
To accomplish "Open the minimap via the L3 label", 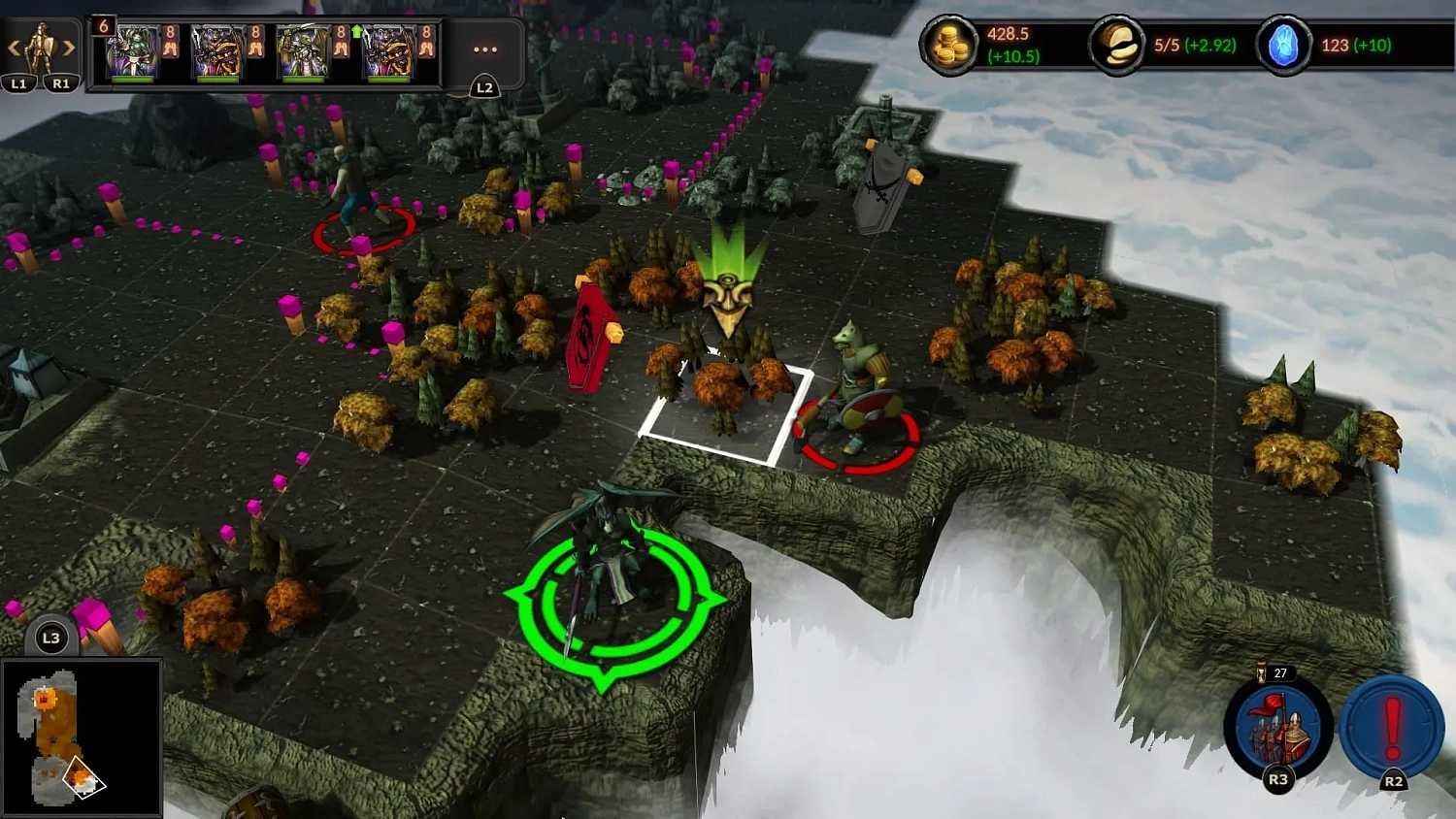I will pos(51,638).
